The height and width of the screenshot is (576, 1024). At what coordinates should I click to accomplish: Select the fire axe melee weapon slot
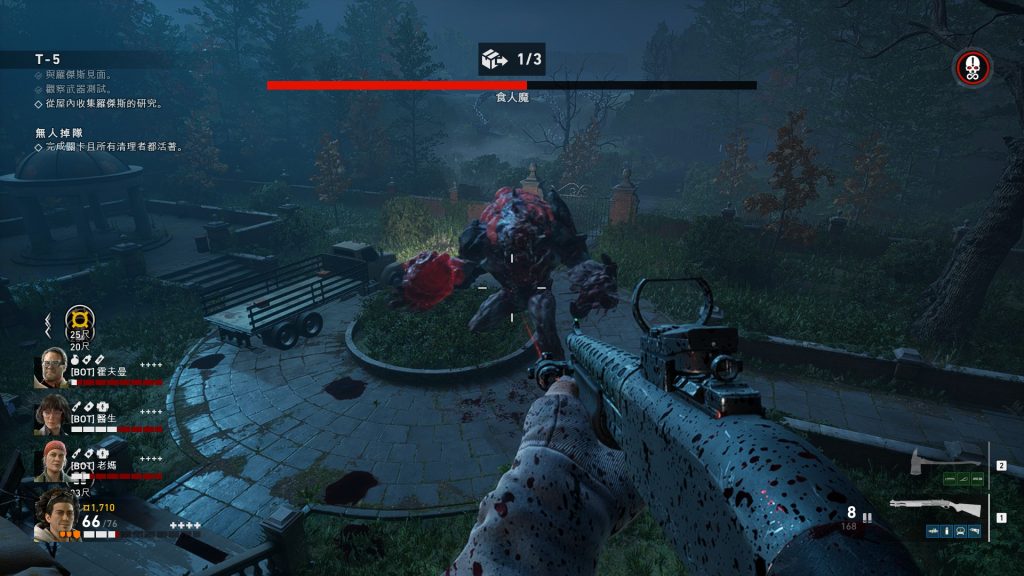point(934,462)
